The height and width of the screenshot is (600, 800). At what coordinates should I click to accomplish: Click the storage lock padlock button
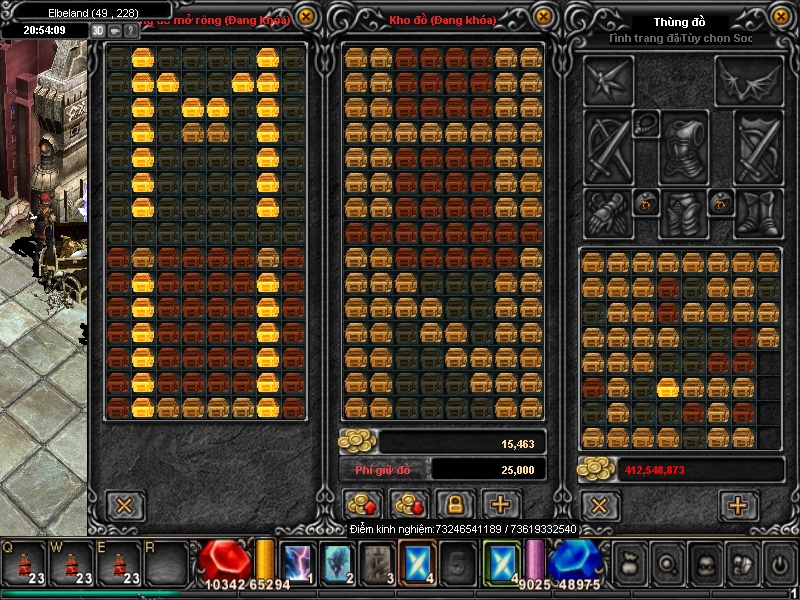454,504
